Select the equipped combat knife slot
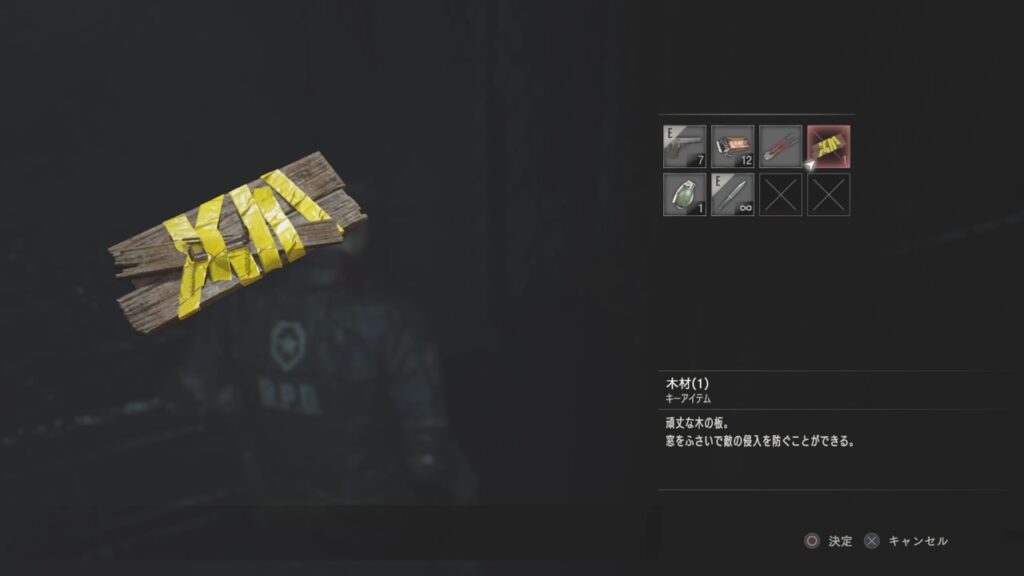The image size is (1024, 576). click(x=732, y=194)
